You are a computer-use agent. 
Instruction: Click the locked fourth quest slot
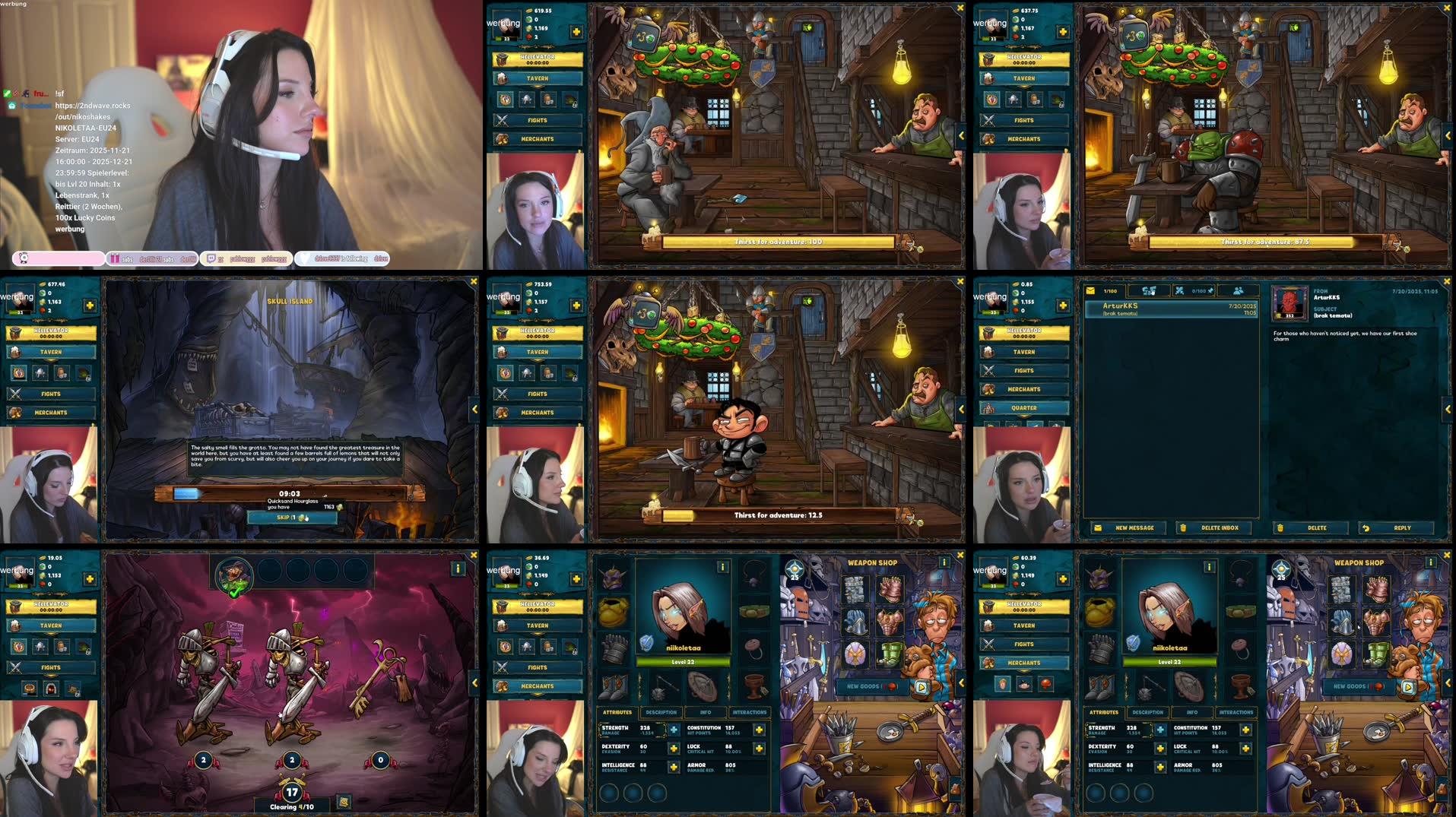(x=571, y=100)
